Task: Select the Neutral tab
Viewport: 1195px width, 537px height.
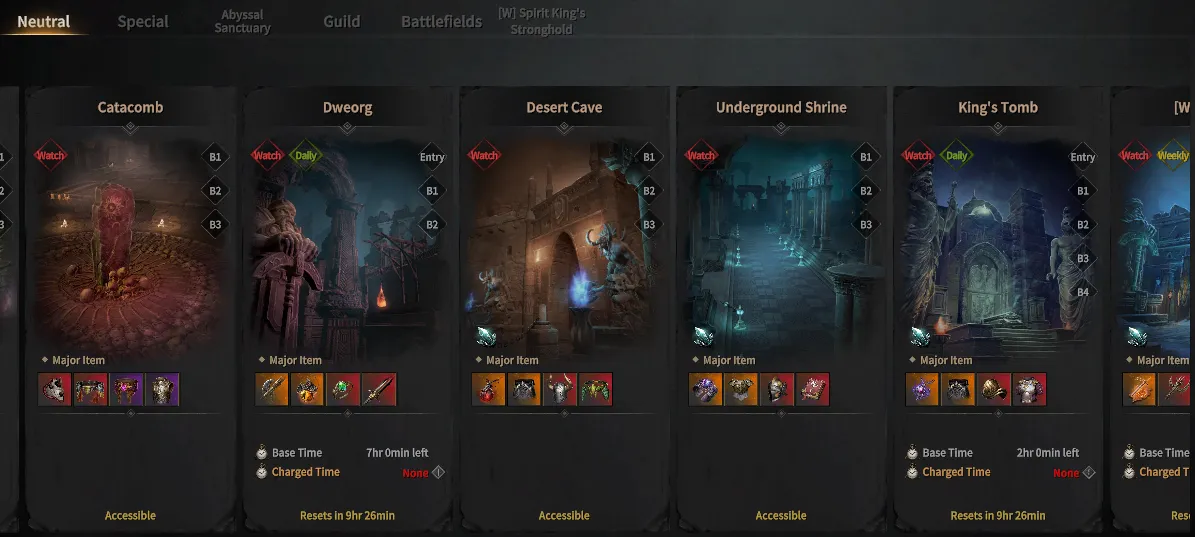Action: (x=44, y=22)
